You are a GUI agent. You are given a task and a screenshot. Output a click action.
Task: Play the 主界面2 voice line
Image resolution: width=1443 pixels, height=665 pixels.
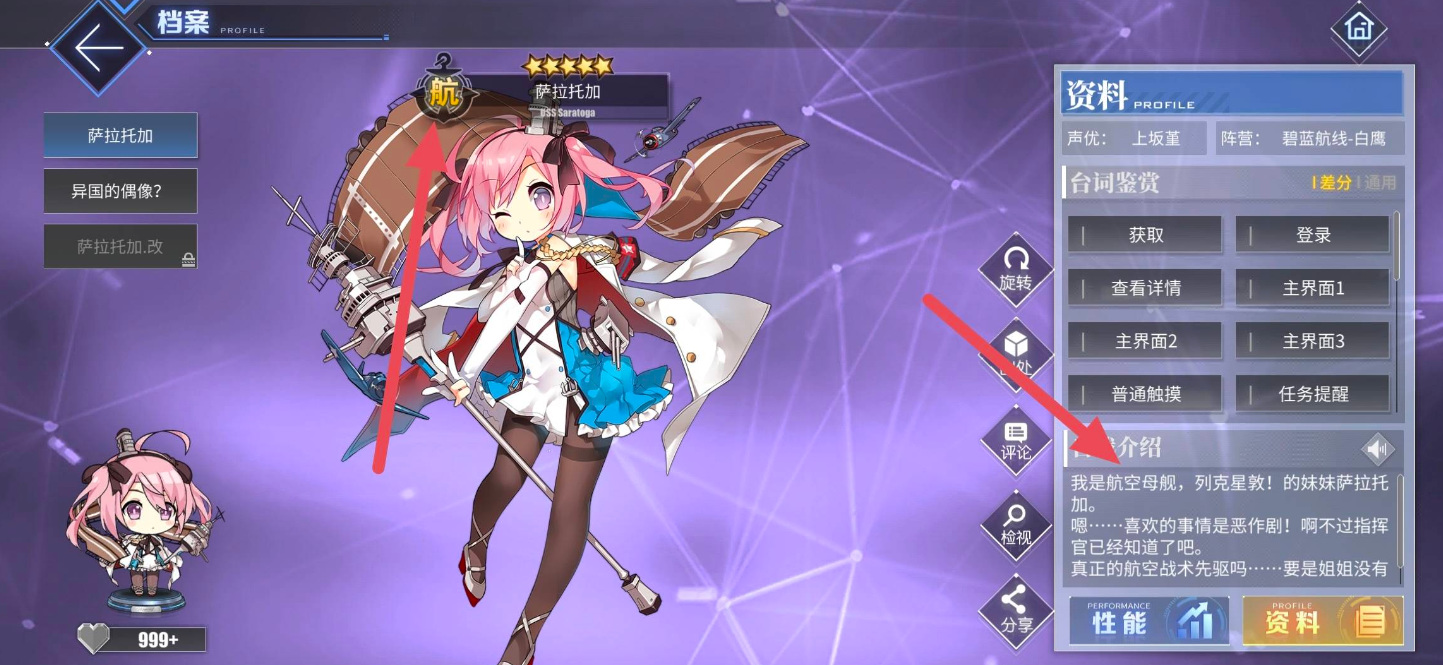pyautogui.click(x=1146, y=341)
